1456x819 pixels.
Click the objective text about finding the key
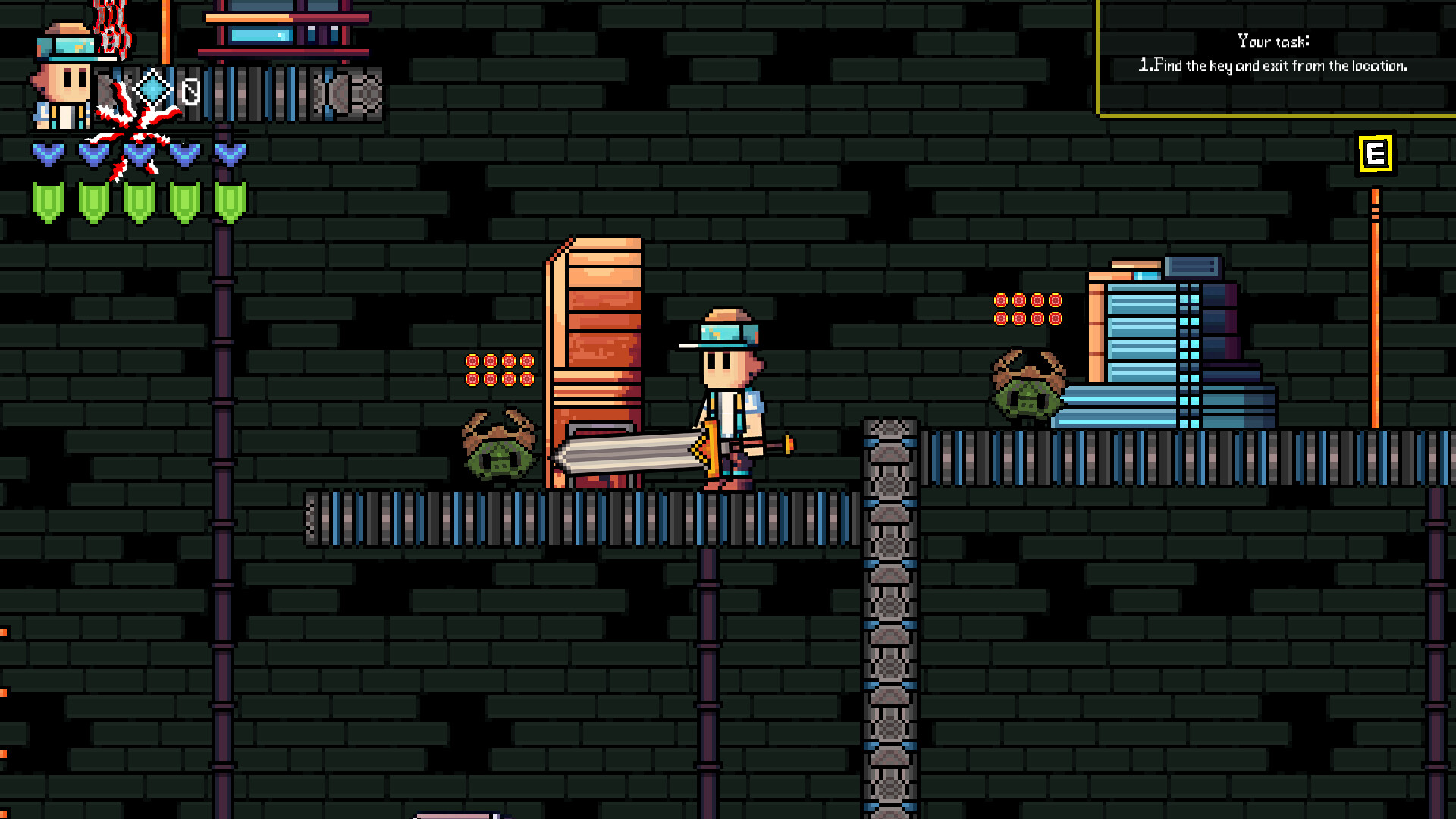1272,66
